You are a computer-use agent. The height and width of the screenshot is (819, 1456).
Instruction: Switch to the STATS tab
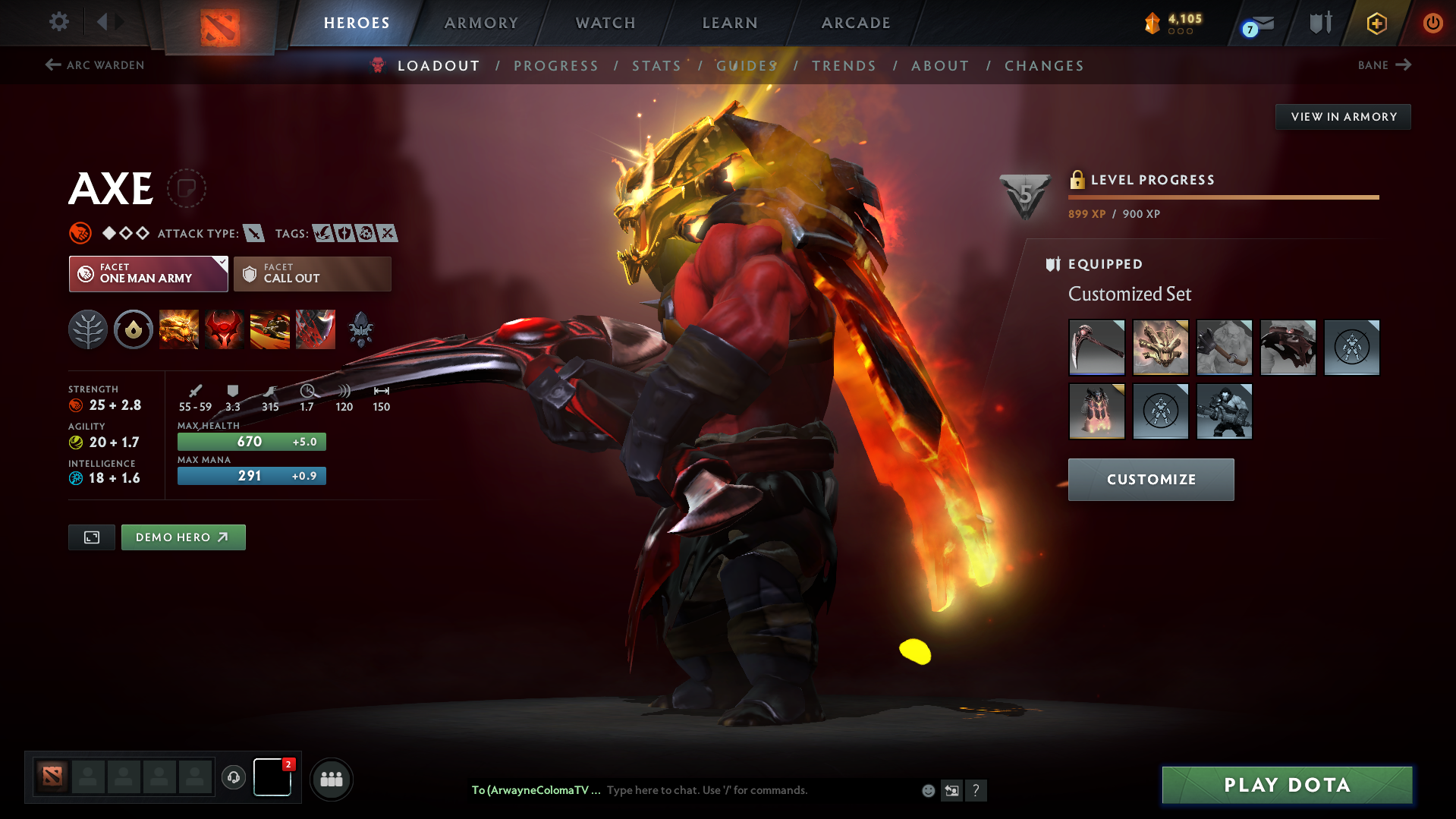pyautogui.click(x=656, y=65)
